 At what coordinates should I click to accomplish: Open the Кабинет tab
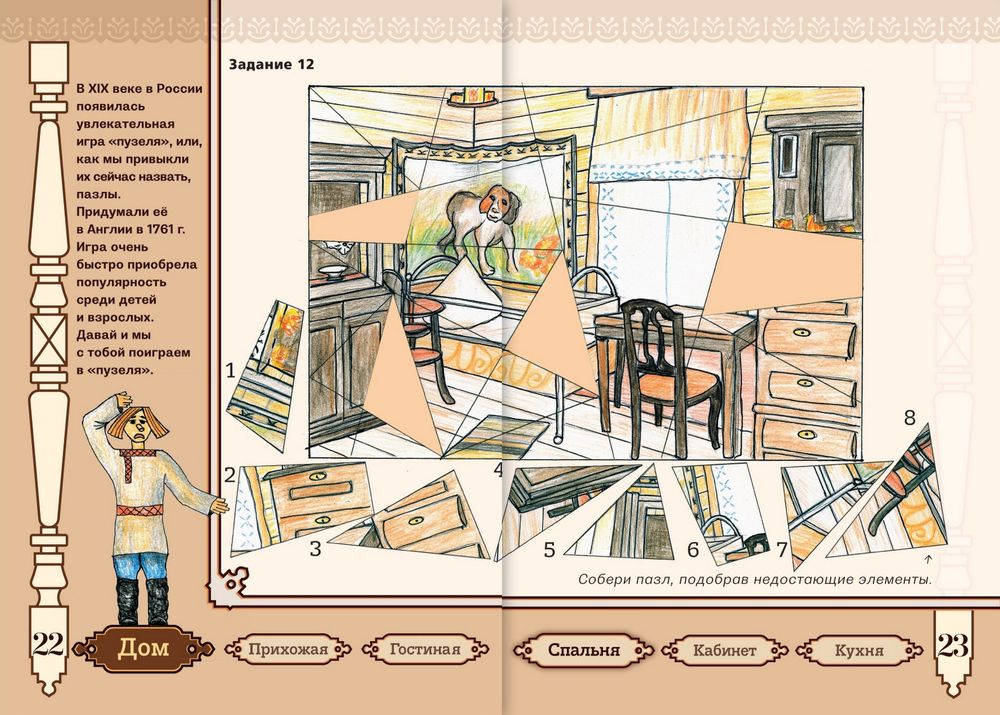(724, 650)
